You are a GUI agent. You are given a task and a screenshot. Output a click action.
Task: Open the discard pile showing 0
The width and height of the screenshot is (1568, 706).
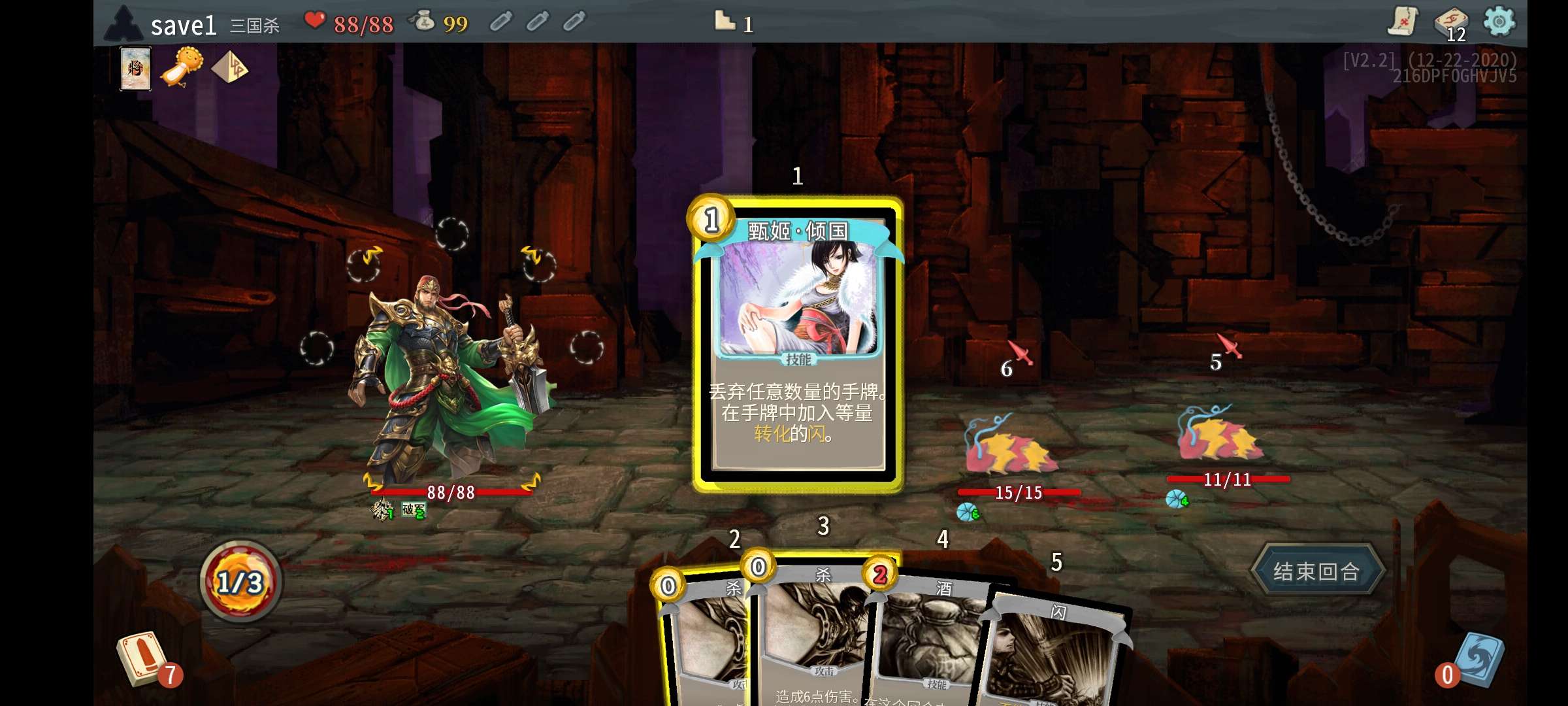(x=1478, y=659)
